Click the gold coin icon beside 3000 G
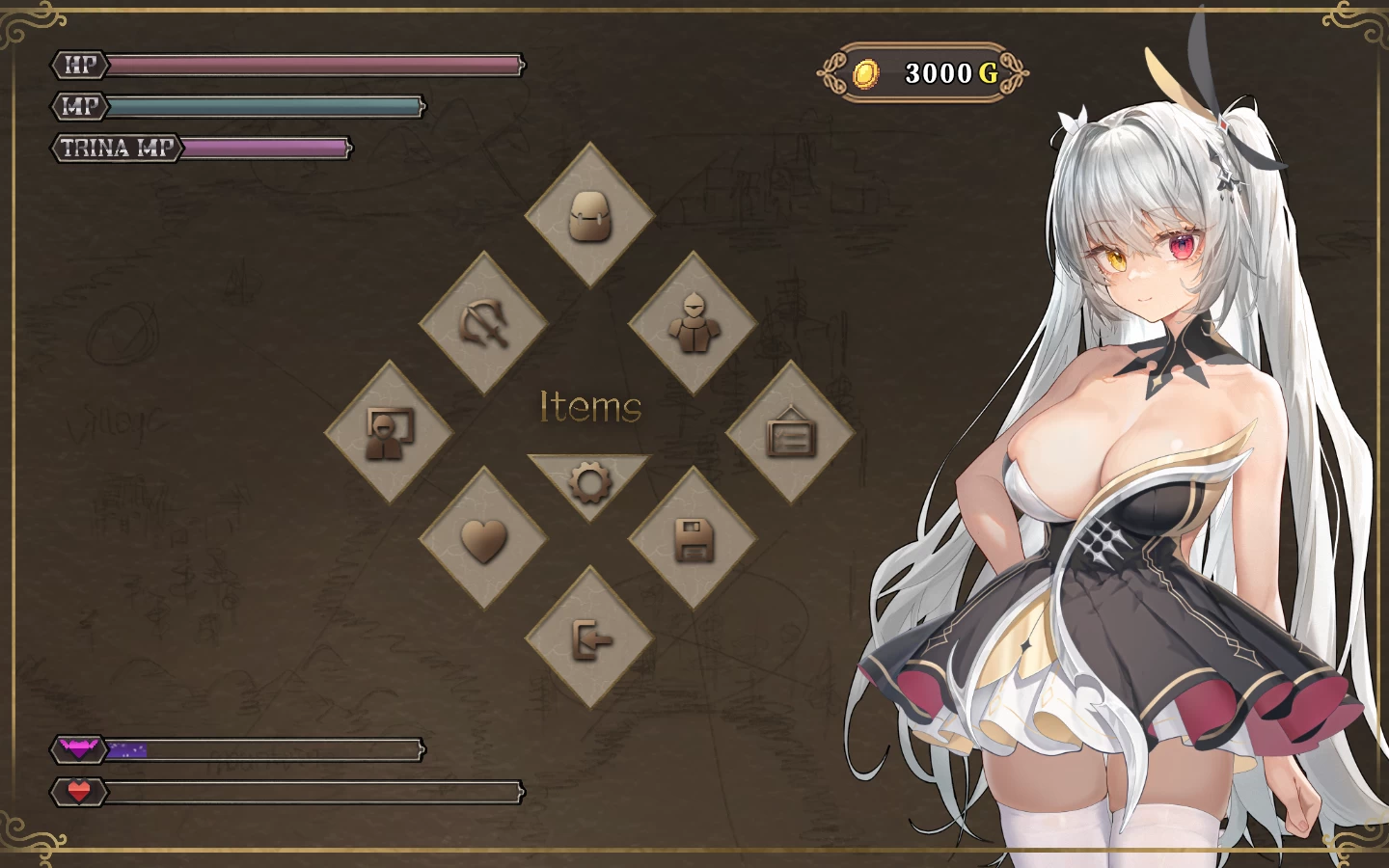This screenshot has height=868, width=1389. click(x=866, y=72)
